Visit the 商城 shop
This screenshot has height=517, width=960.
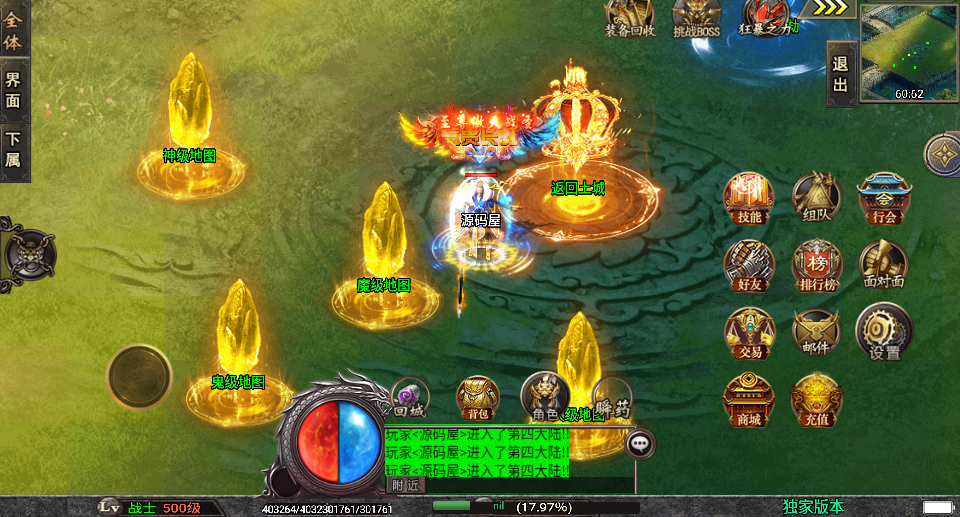(x=749, y=399)
